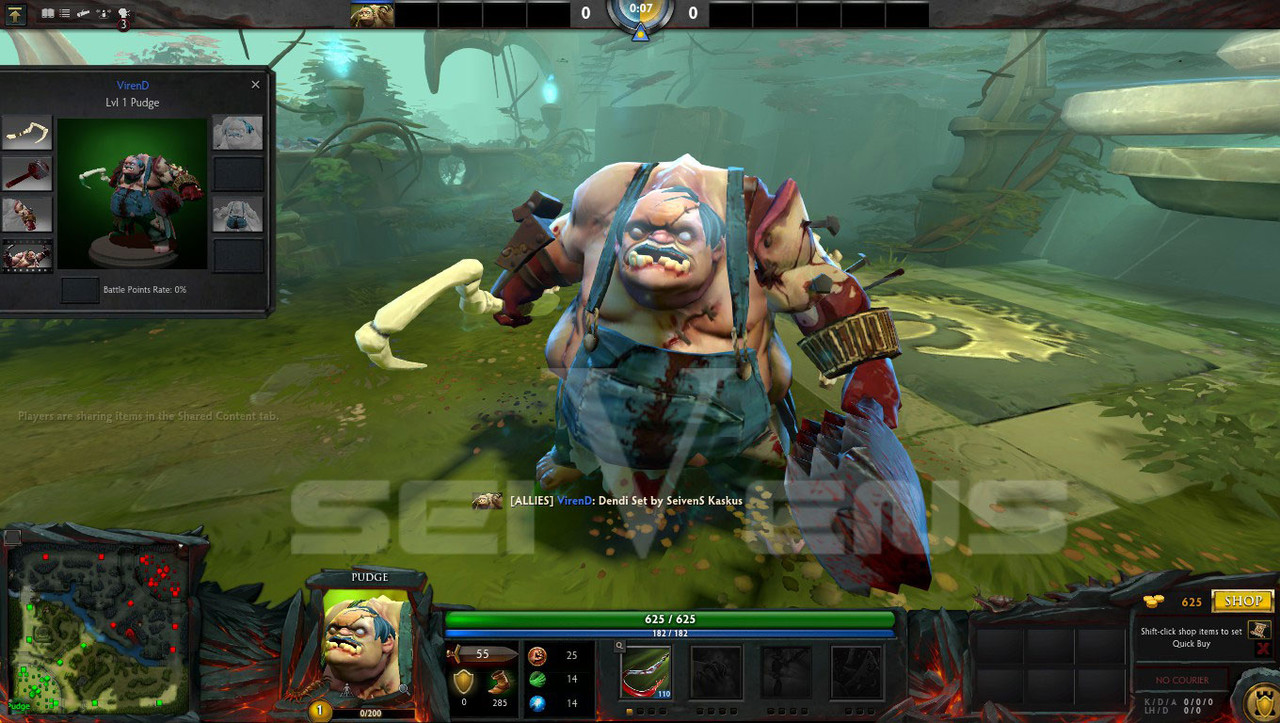Select the red mallet weapon loadout slot
The height and width of the screenshot is (723, 1280).
click(x=27, y=173)
